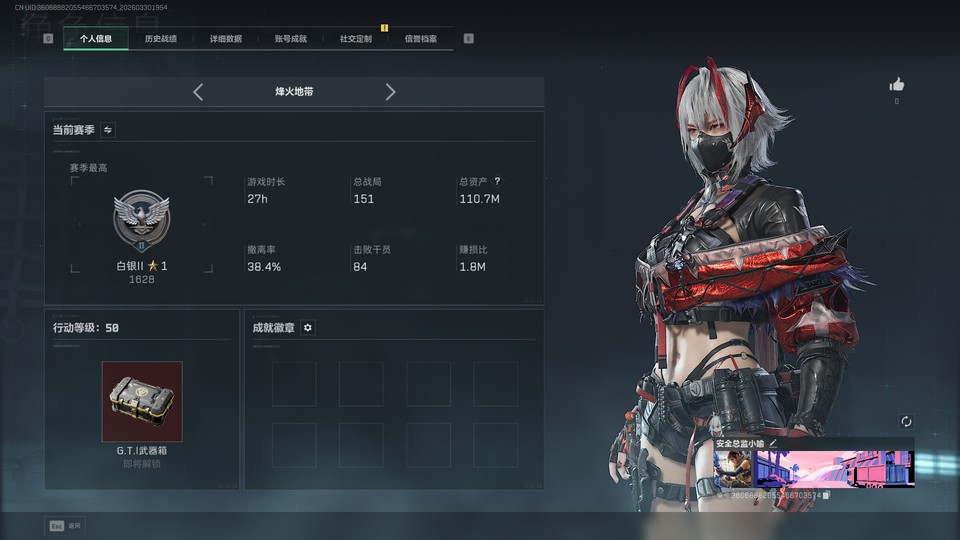The height and width of the screenshot is (540, 960).
Task: Select the 详细数据 tab
Action: point(225,39)
